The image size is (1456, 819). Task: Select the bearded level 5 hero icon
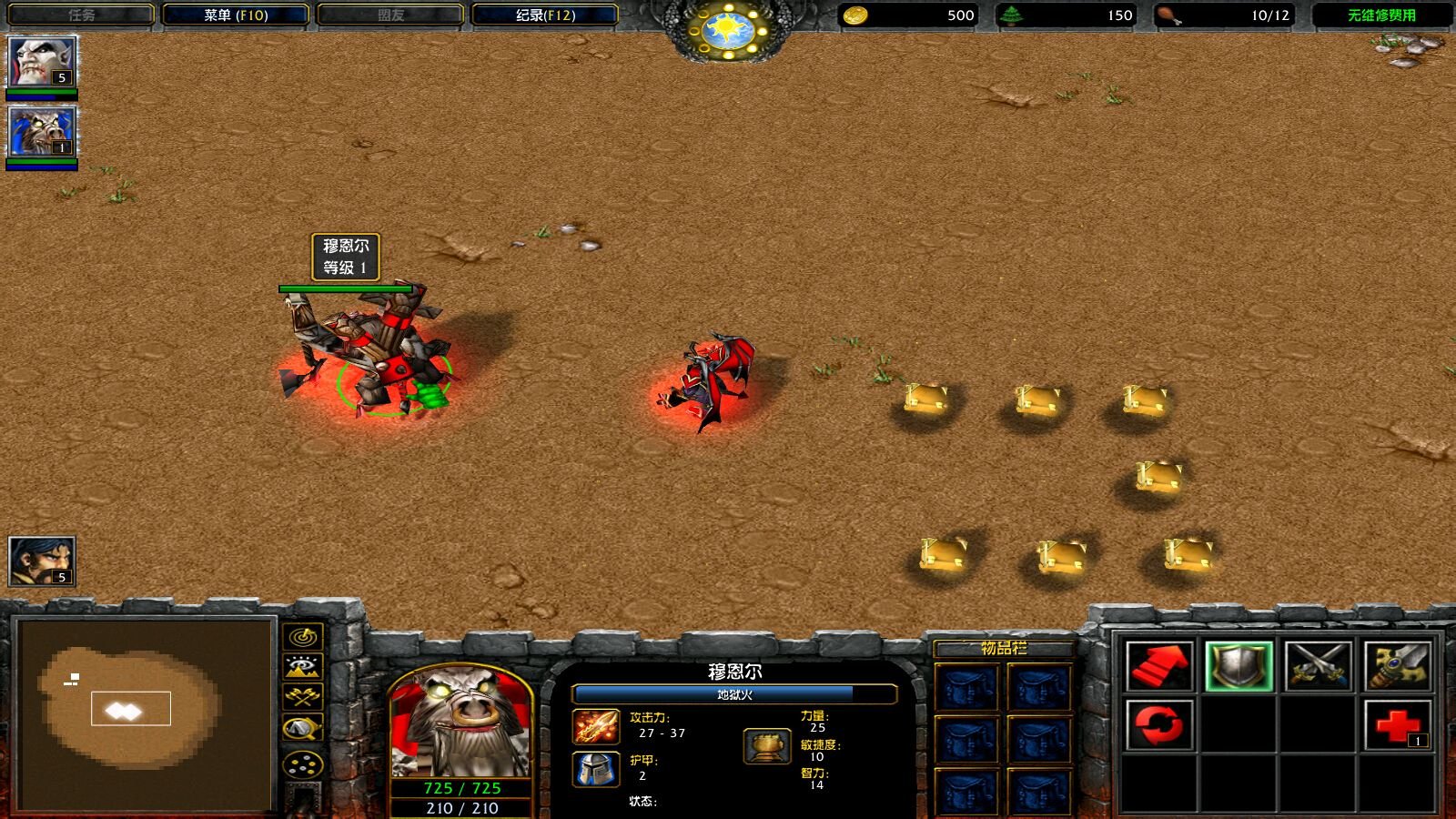click(x=42, y=561)
